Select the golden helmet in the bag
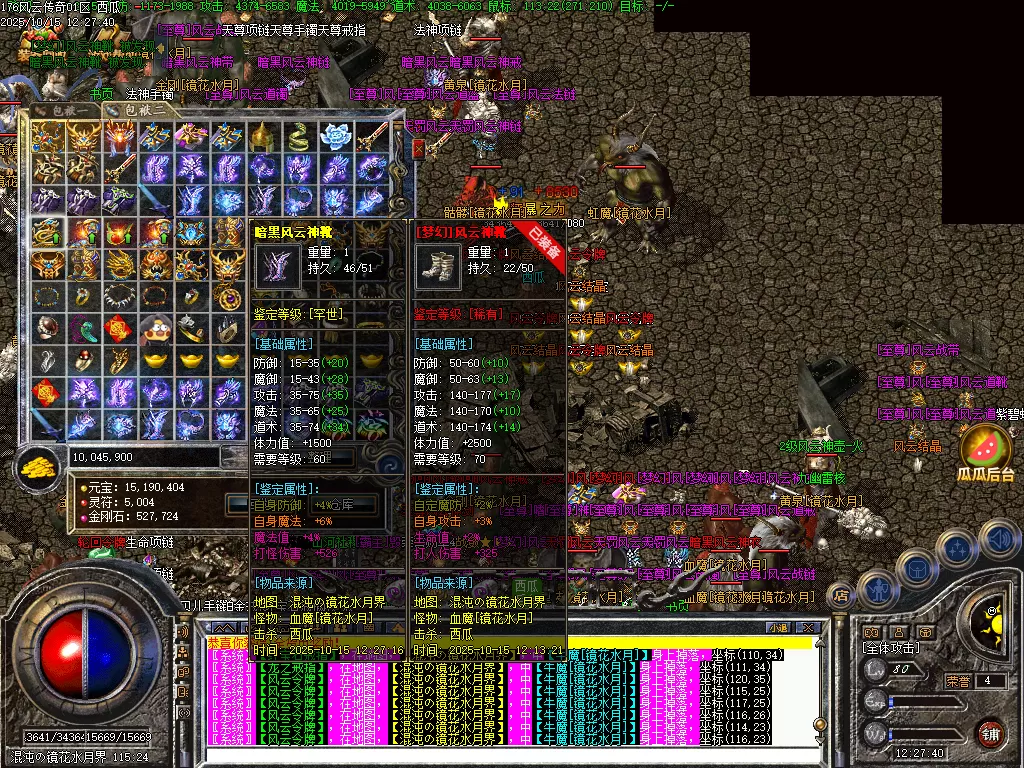The image size is (1024, 768). pyautogui.click(x=261, y=135)
